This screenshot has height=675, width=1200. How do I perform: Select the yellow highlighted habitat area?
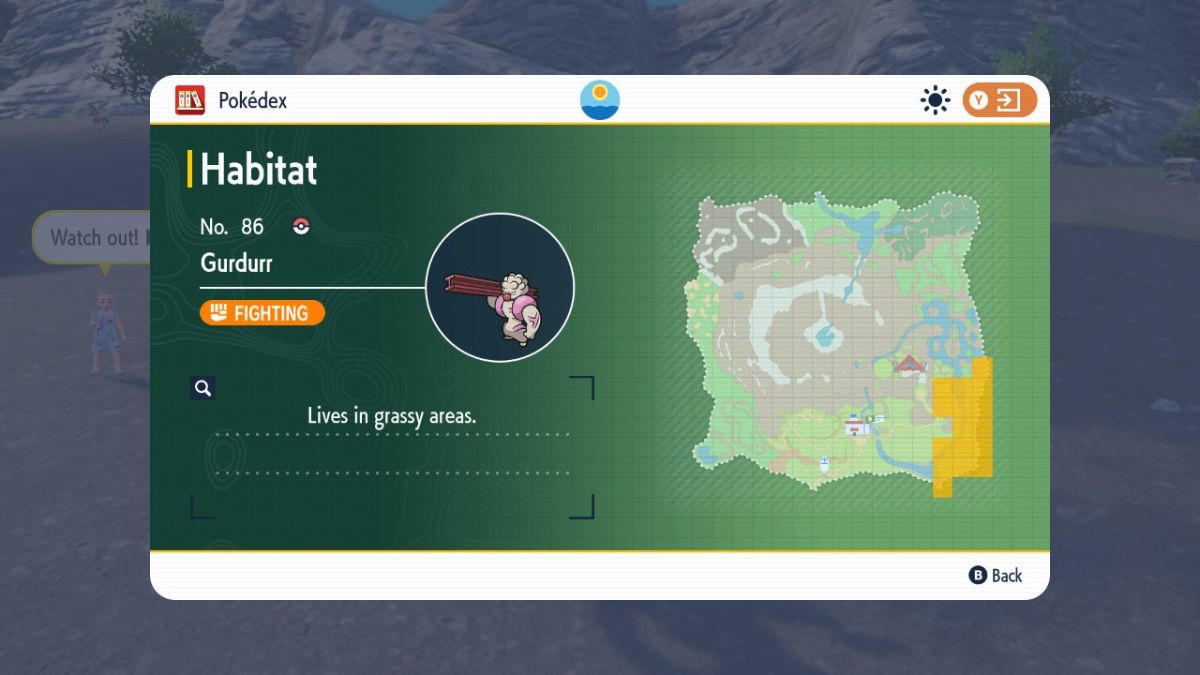coord(962,425)
